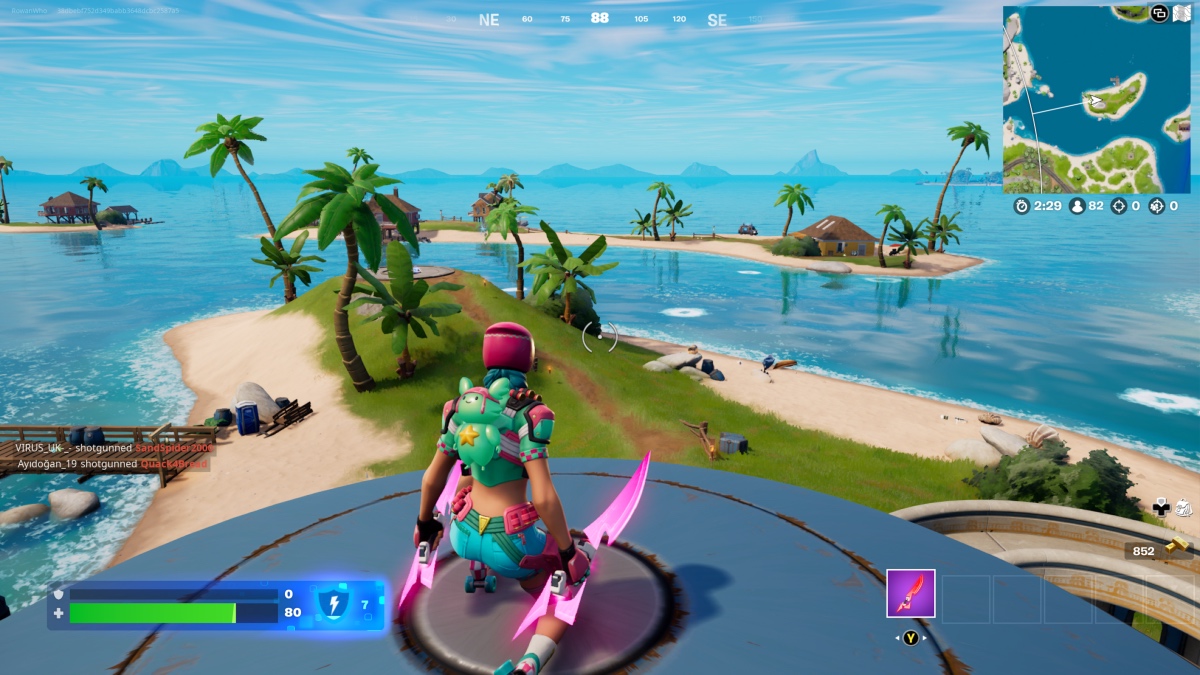This screenshot has width=1200, height=675.
Task: Click the gold bars currency icon
Action: (1178, 545)
